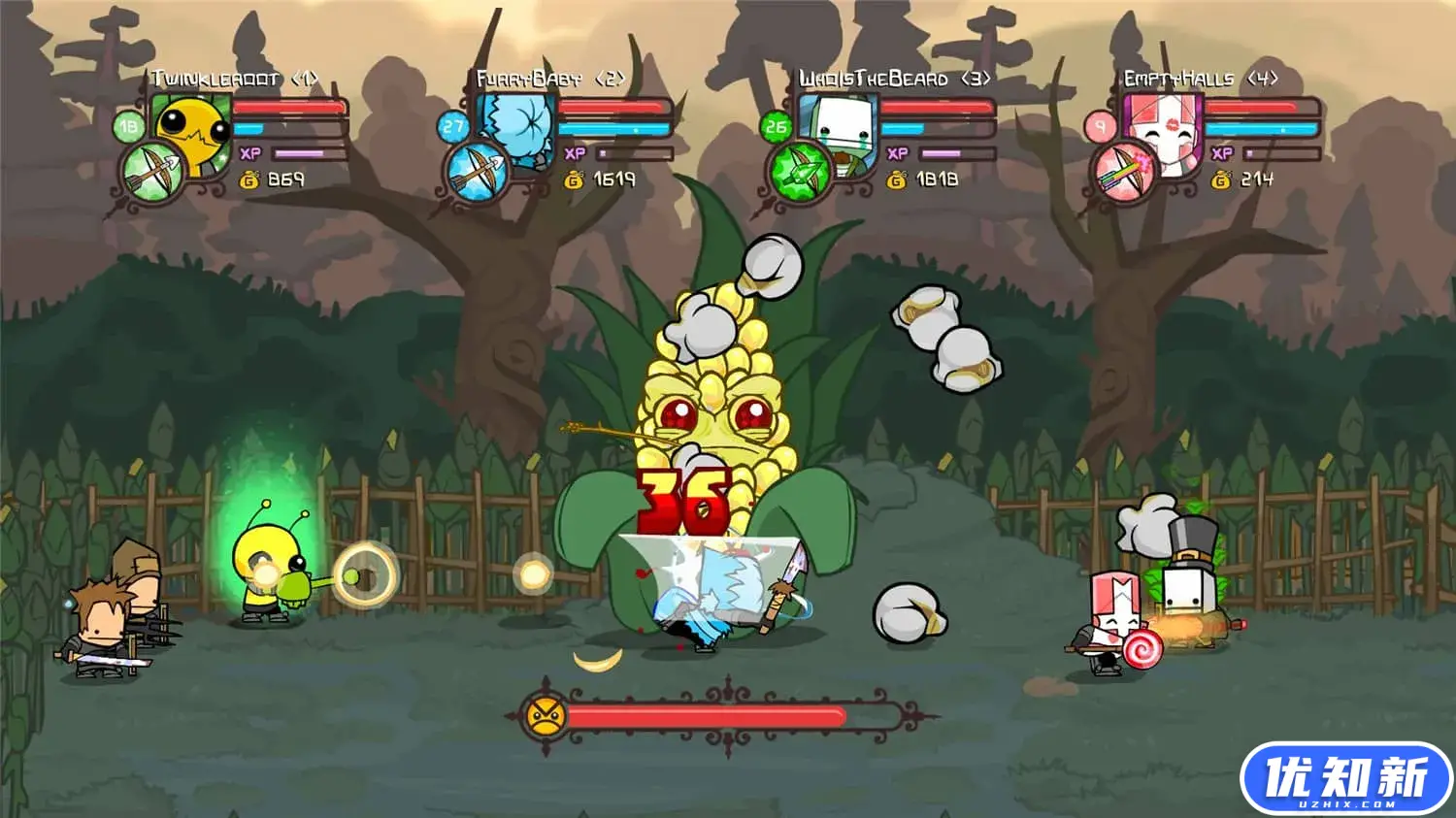Click the angry face icon on the boss health bar
1456x818 pixels.
[x=546, y=718]
